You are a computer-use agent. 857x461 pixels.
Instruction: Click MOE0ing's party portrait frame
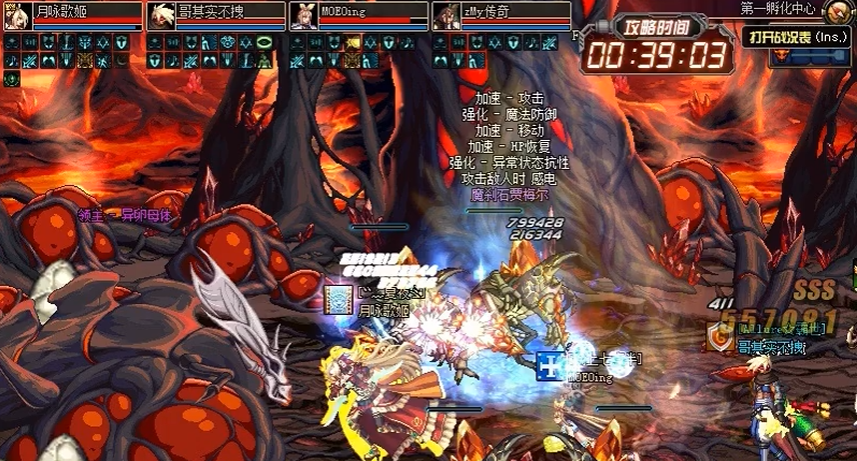click(357, 14)
